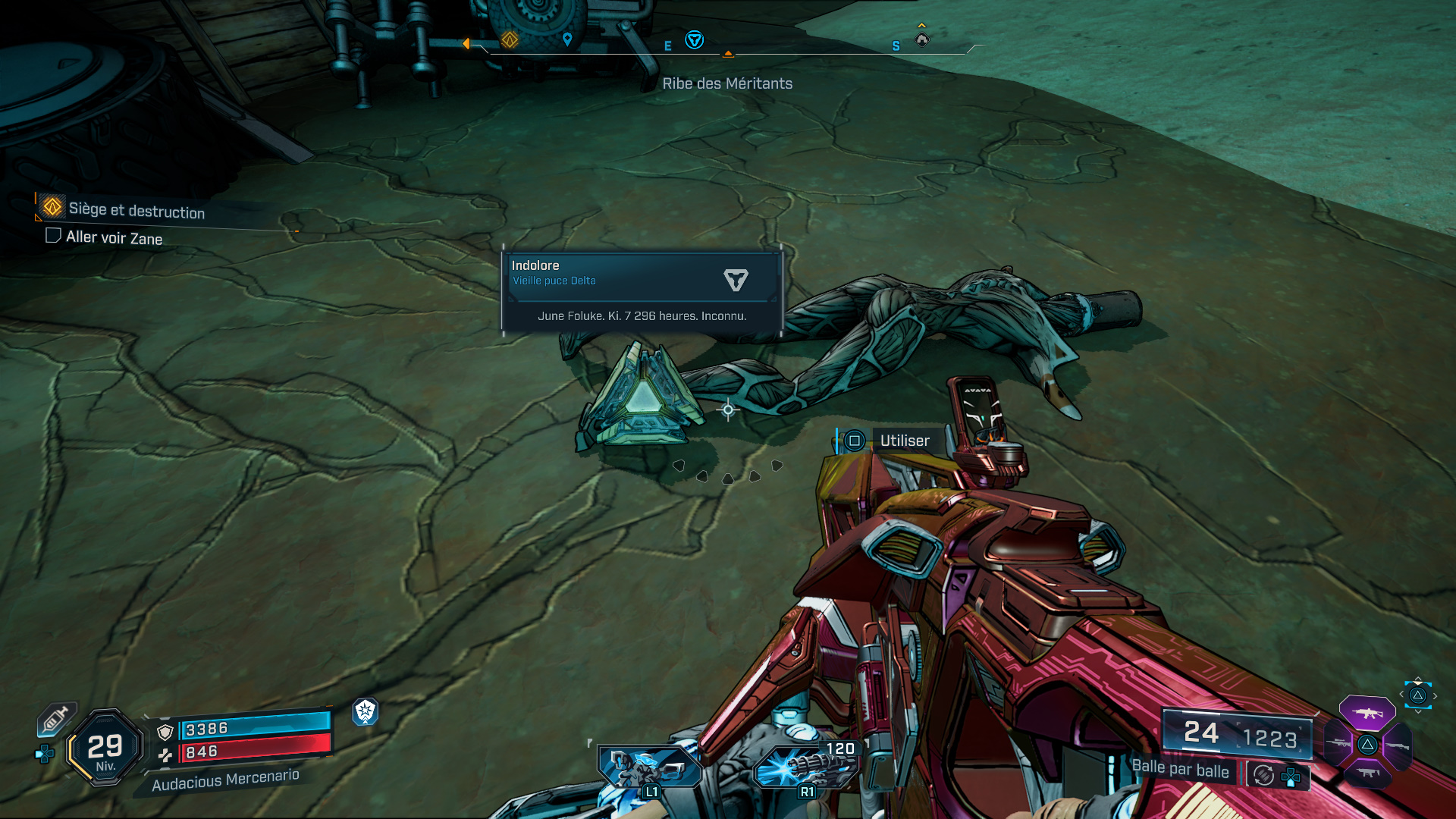Use the healing syringe kit icon
Screen dimensions: 1456x819
click(56, 718)
